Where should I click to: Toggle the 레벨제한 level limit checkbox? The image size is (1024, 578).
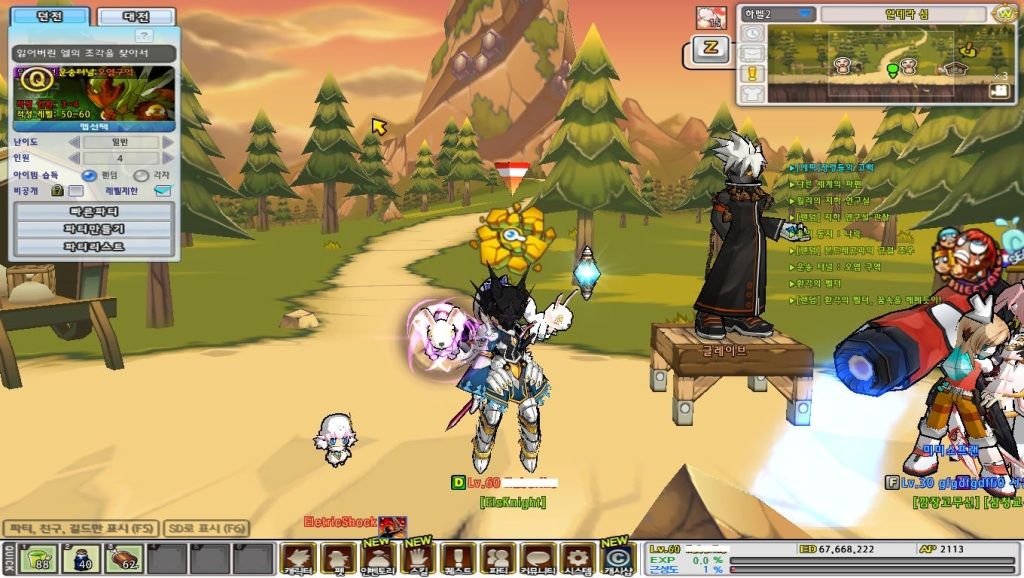tap(162, 191)
